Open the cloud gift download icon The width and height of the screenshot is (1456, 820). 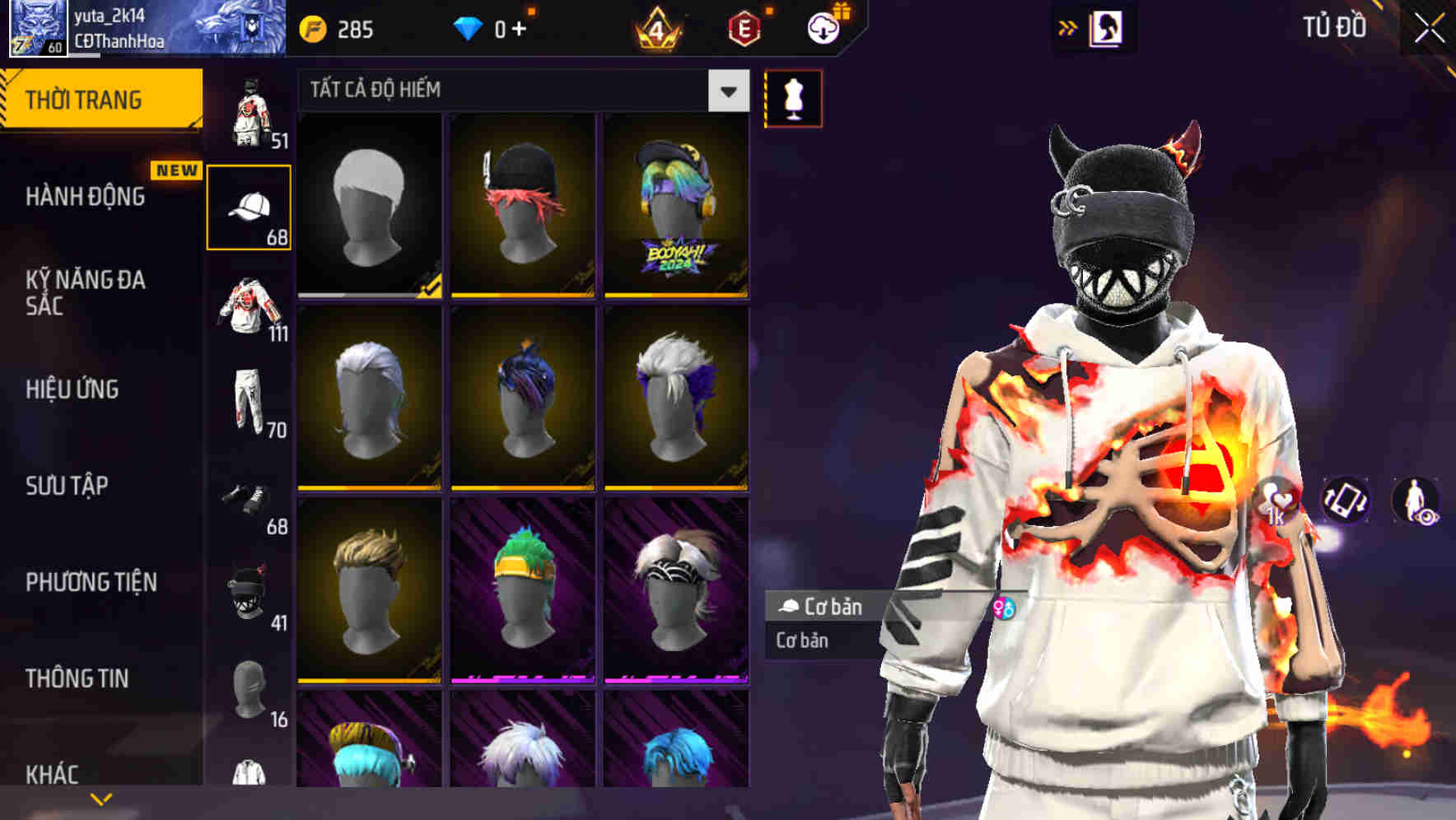824,27
